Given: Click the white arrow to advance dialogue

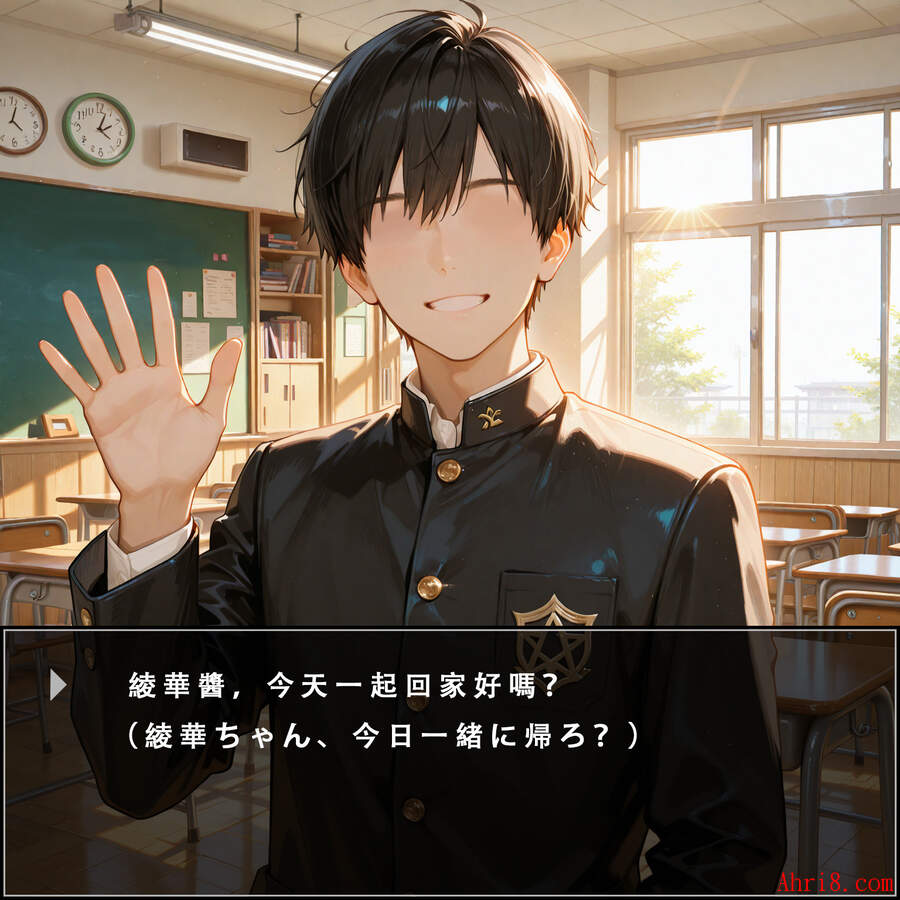Looking at the screenshot, I should pos(58,685).
